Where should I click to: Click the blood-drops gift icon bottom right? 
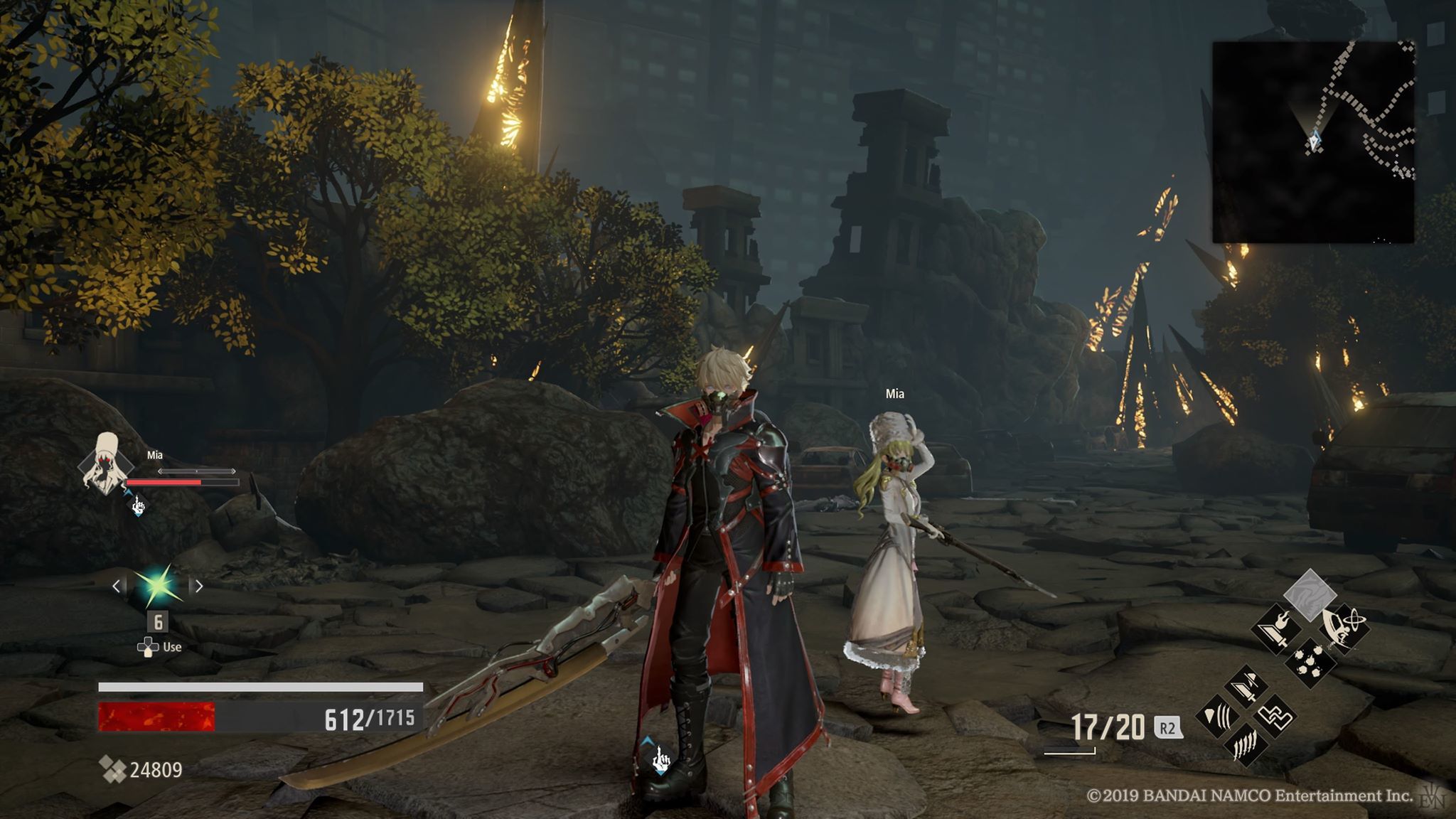pyautogui.click(x=1309, y=662)
